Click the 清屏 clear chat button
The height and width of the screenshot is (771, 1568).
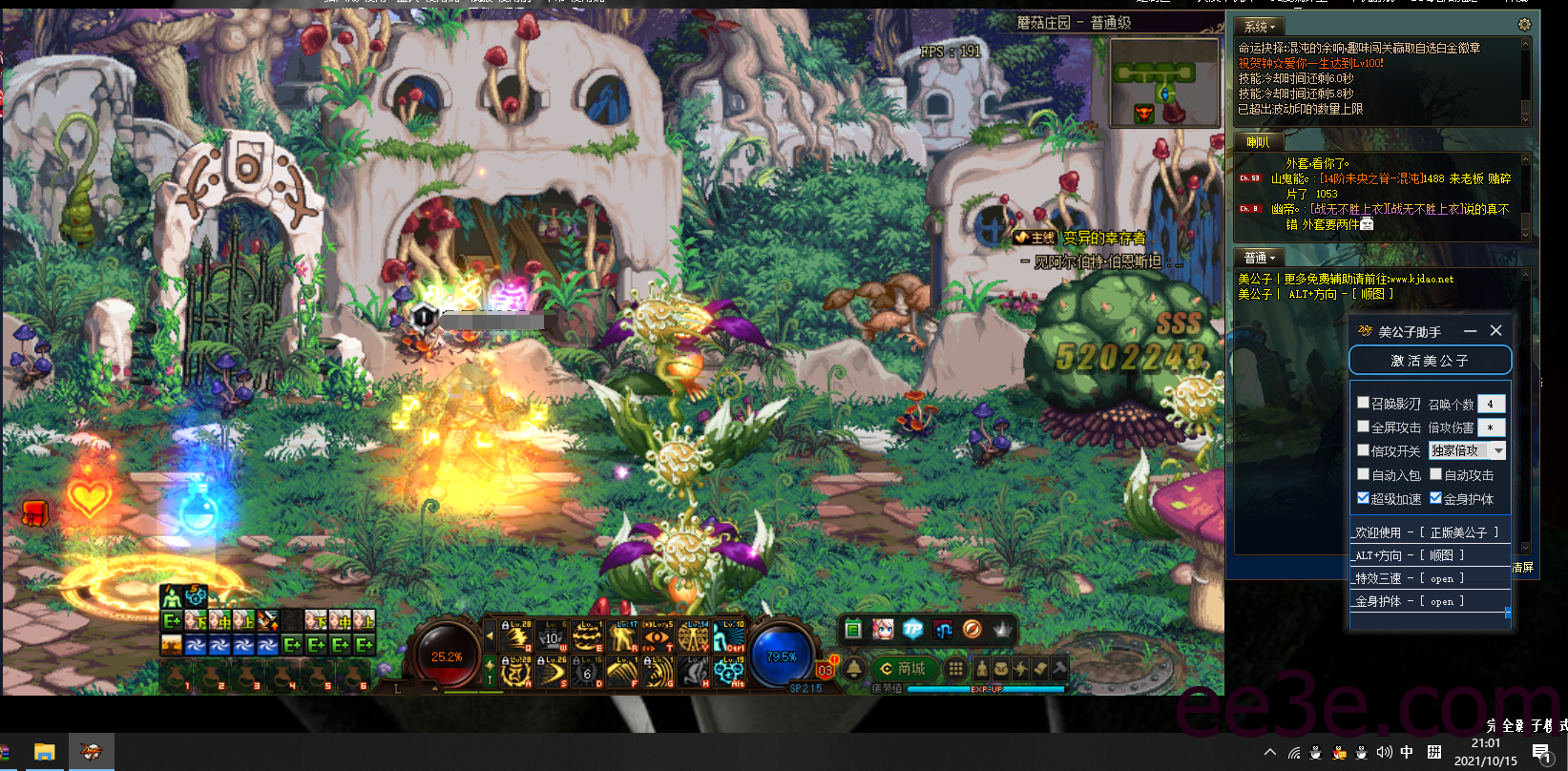pos(1523,567)
